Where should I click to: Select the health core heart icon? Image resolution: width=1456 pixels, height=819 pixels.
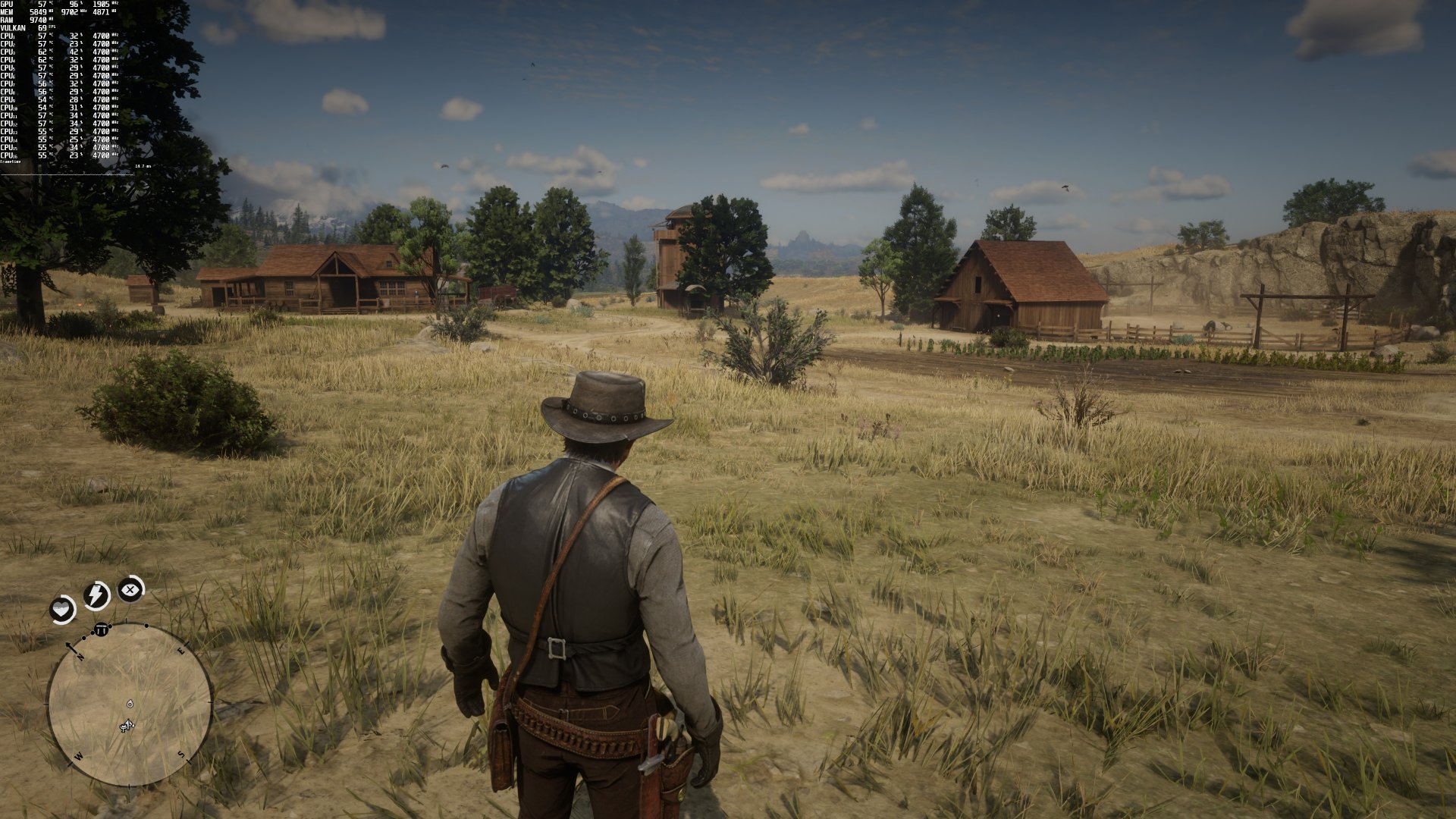61,607
